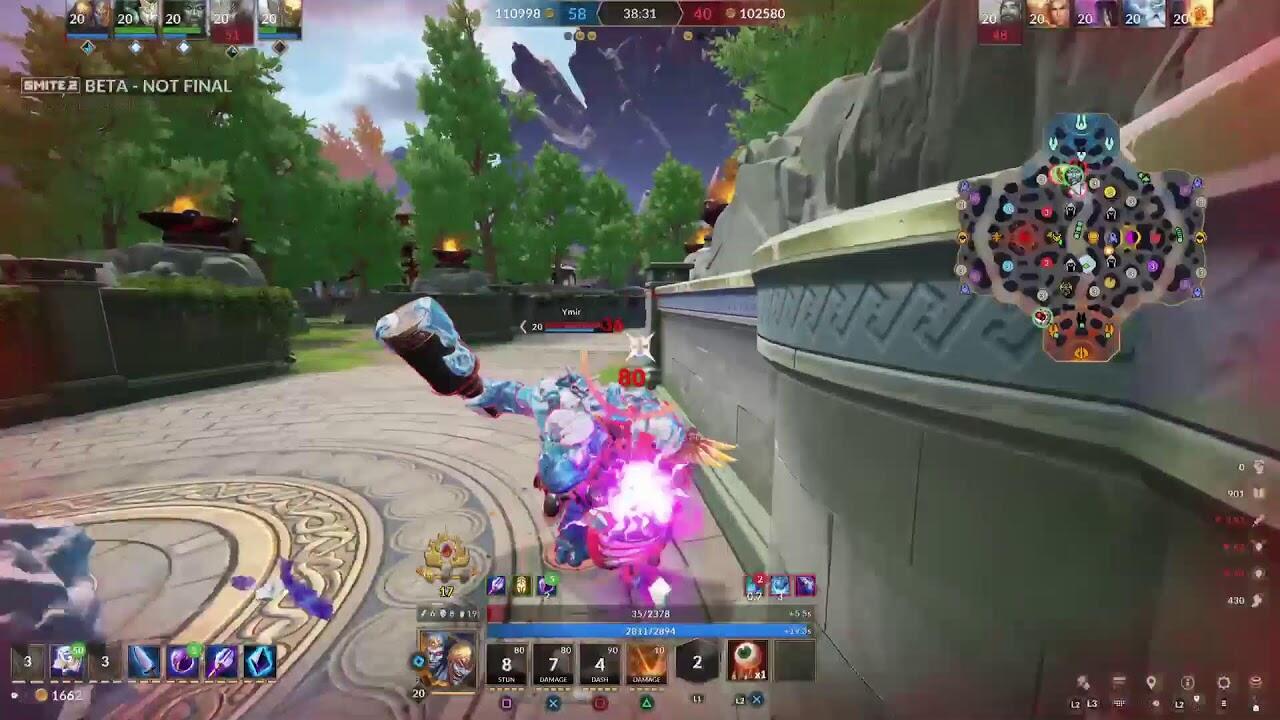Use the red eye ward consumable
Viewport: 1280px width, 720px height.
[x=747, y=661]
